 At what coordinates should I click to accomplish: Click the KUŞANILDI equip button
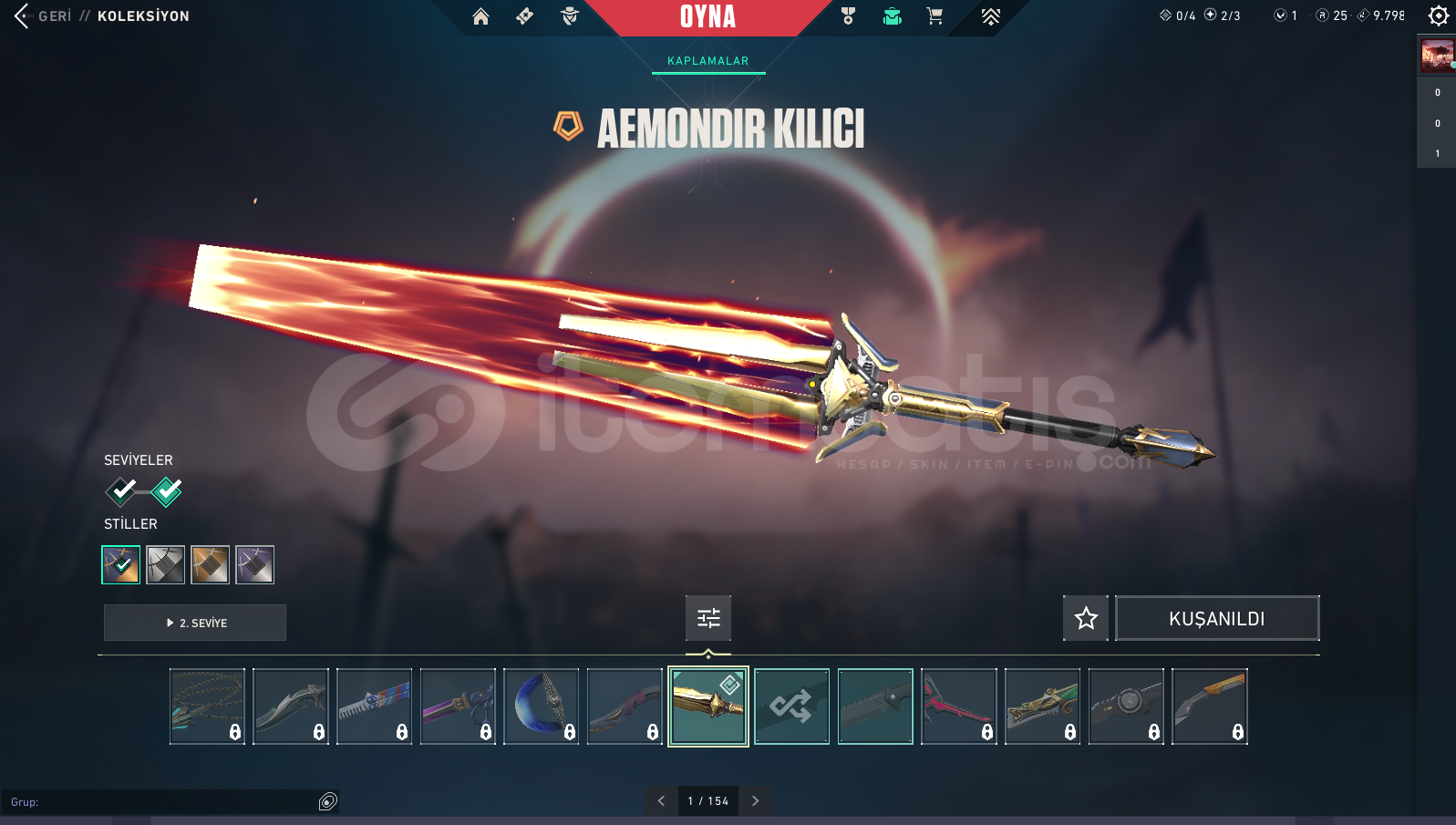coord(1216,619)
